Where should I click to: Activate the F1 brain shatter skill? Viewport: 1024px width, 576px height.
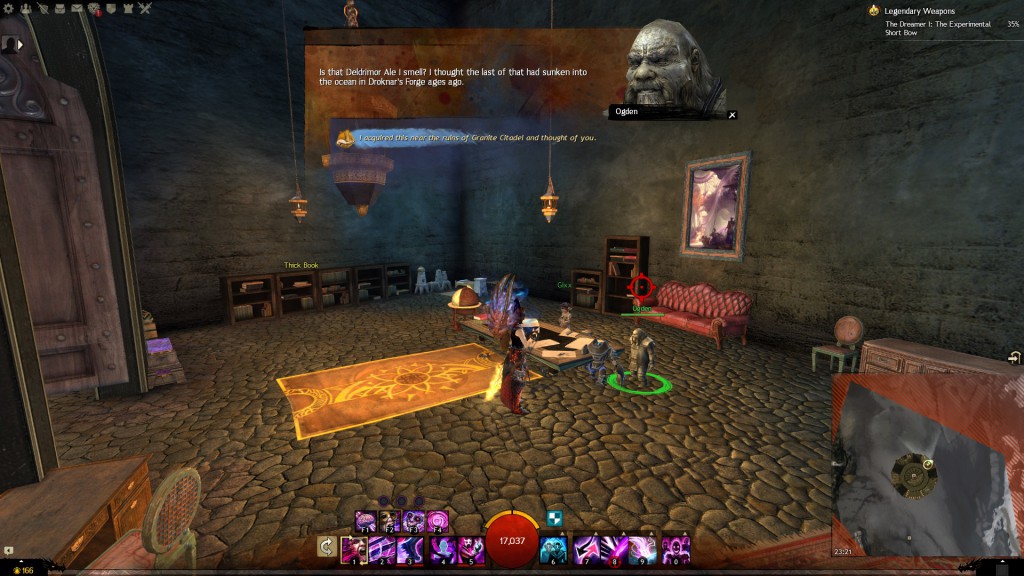[x=365, y=521]
